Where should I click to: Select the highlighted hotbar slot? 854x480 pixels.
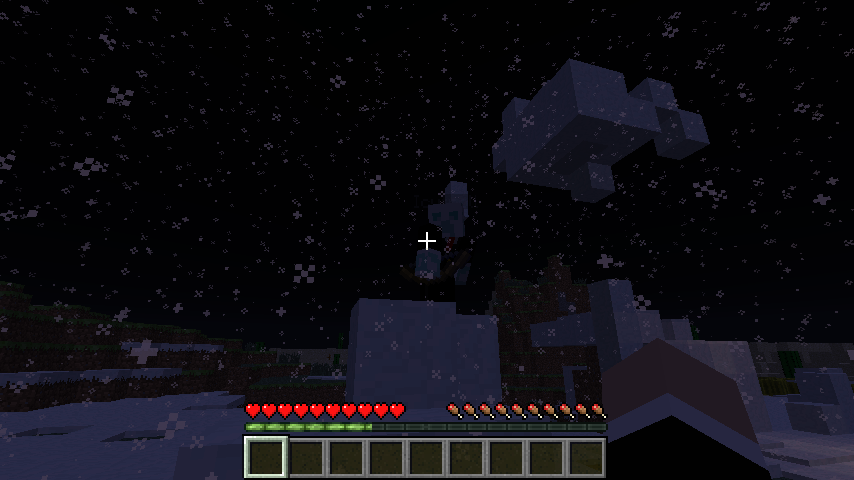pyautogui.click(x=266, y=458)
